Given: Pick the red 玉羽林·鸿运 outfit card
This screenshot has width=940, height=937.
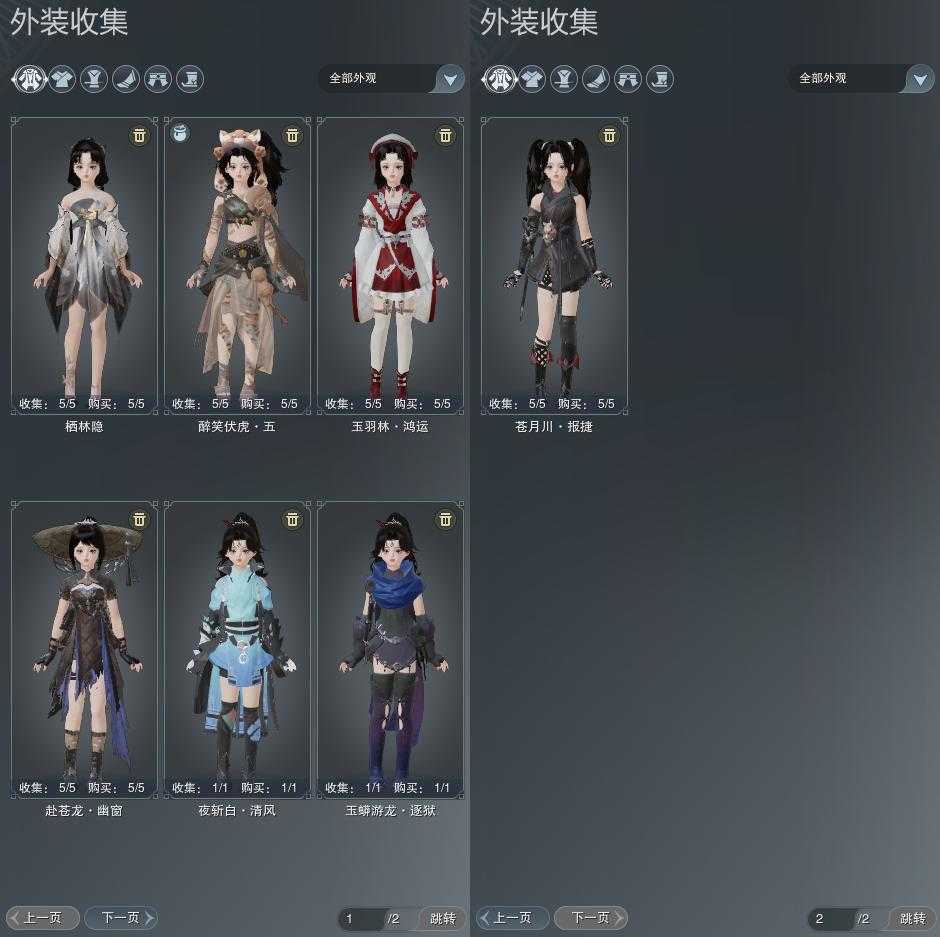Looking at the screenshot, I should pos(390,265).
